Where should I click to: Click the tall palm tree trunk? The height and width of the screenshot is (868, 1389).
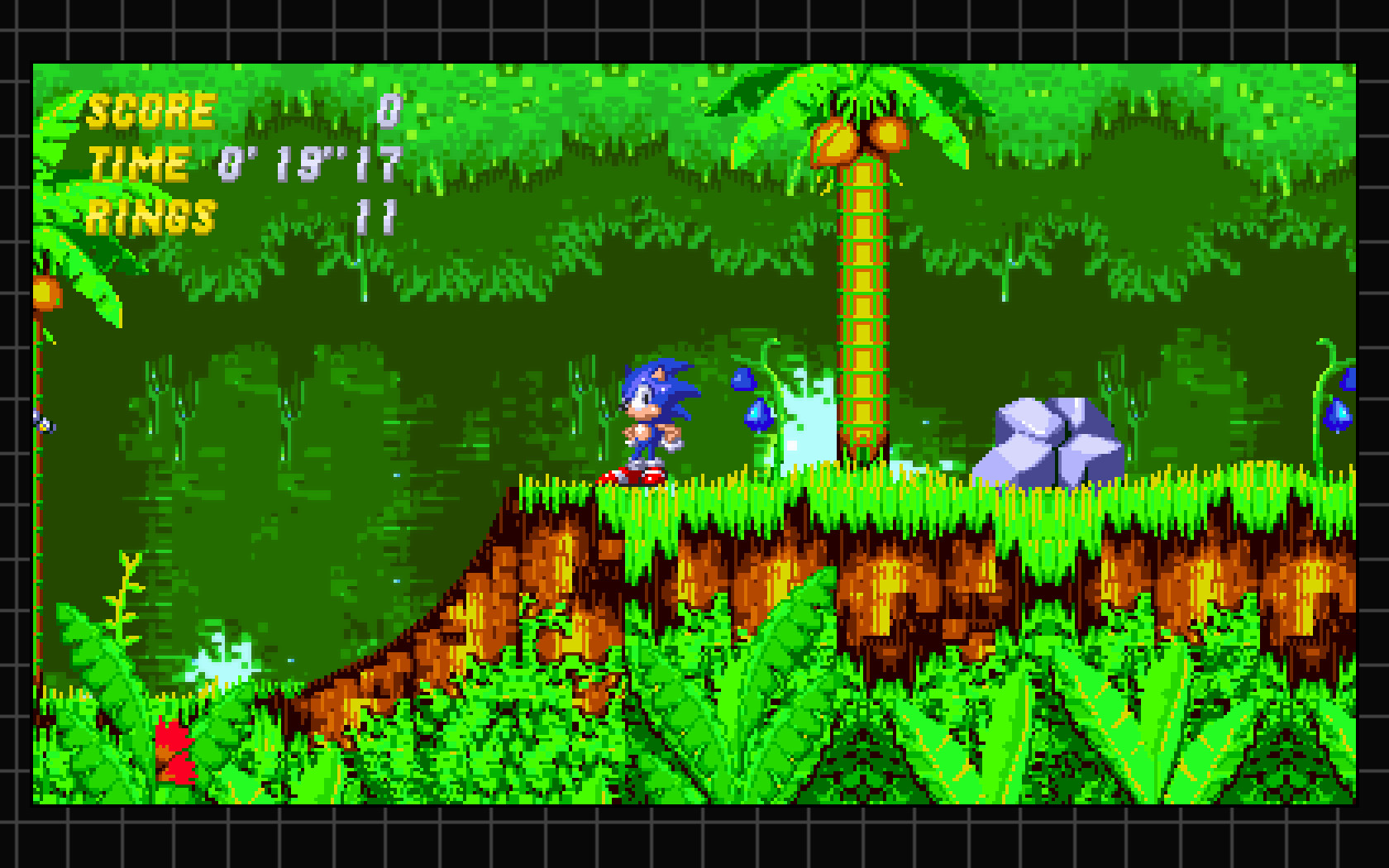click(x=864, y=306)
